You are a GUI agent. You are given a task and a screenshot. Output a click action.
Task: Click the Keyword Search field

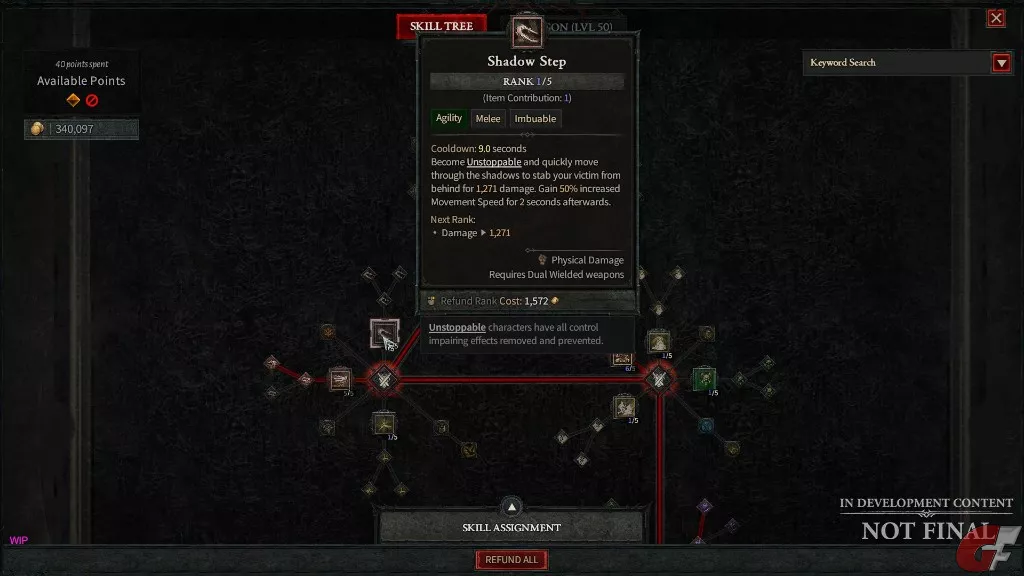(896, 63)
